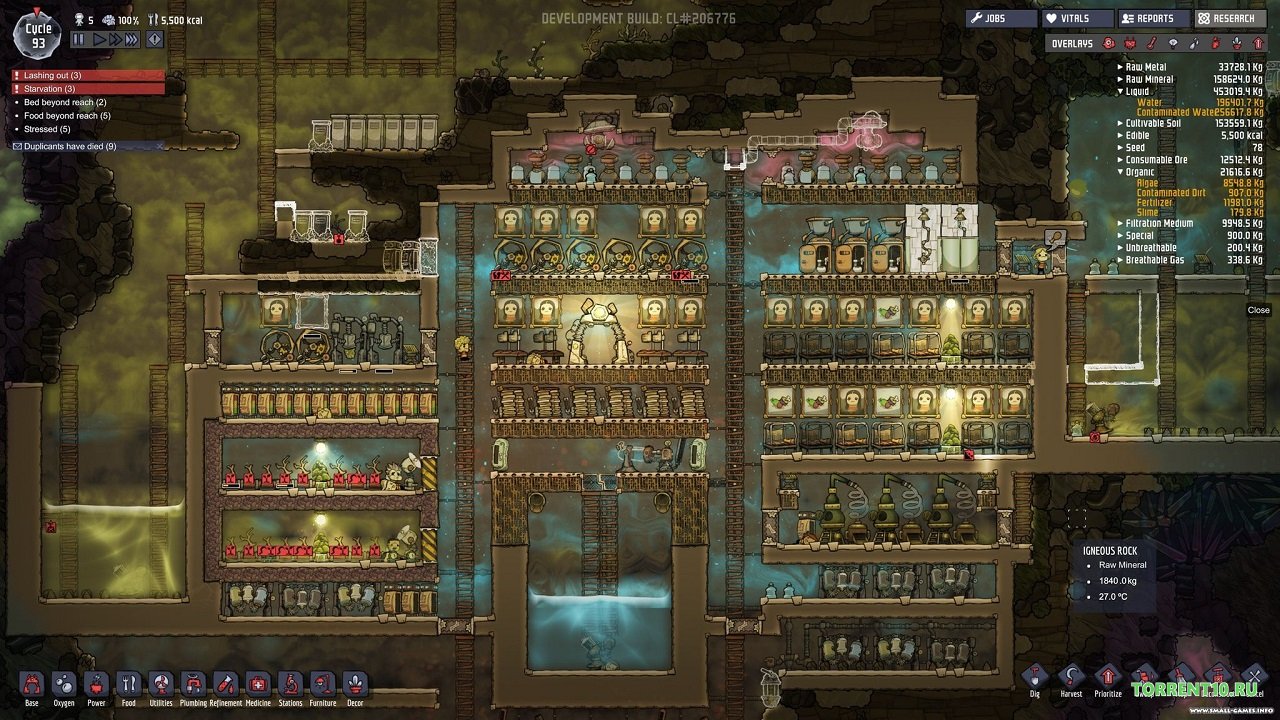Pause the game simulation

tap(78, 40)
